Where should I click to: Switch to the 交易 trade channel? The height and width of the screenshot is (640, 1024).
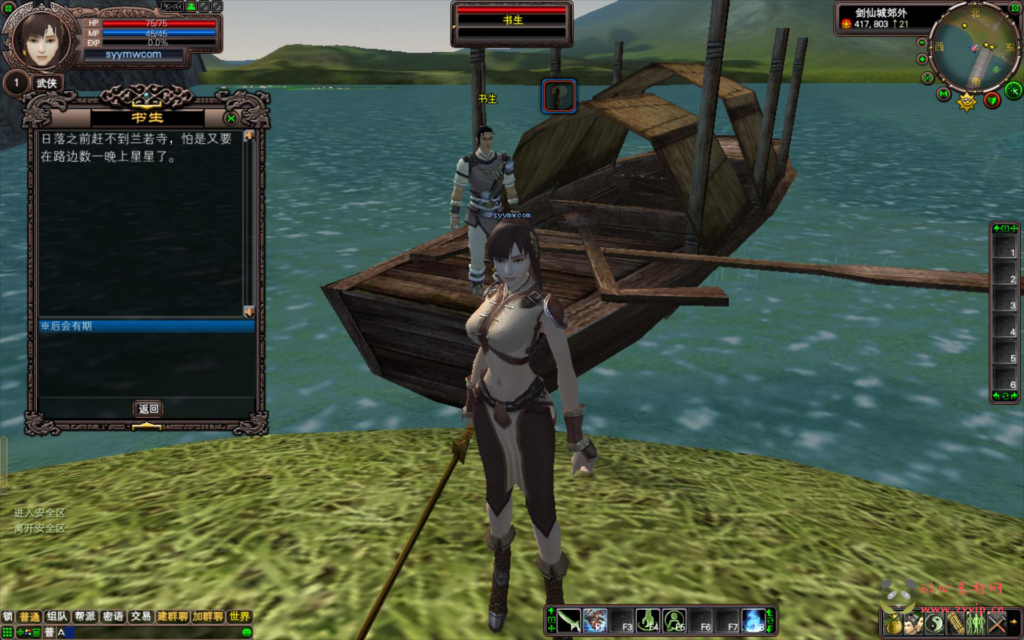pyautogui.click(x=141, y=617)
